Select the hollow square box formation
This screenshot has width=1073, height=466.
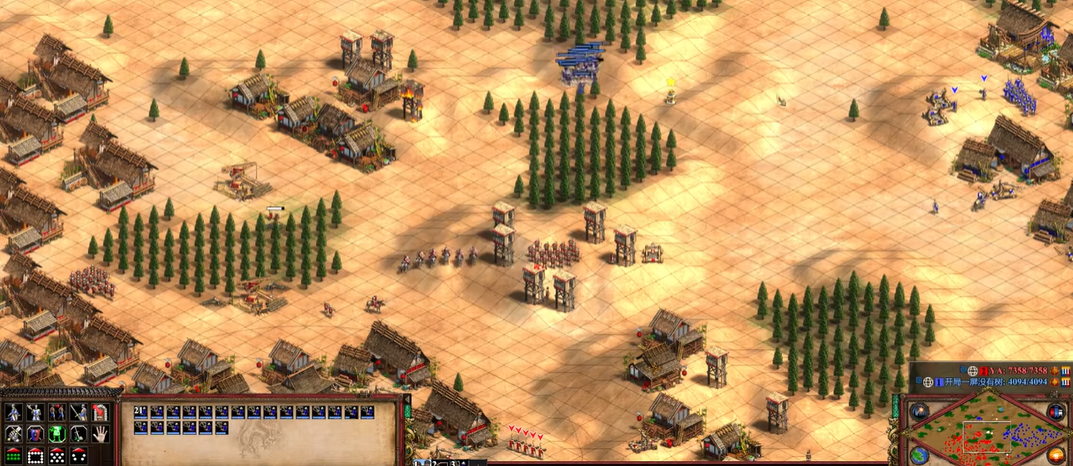(x=35, y=456)
